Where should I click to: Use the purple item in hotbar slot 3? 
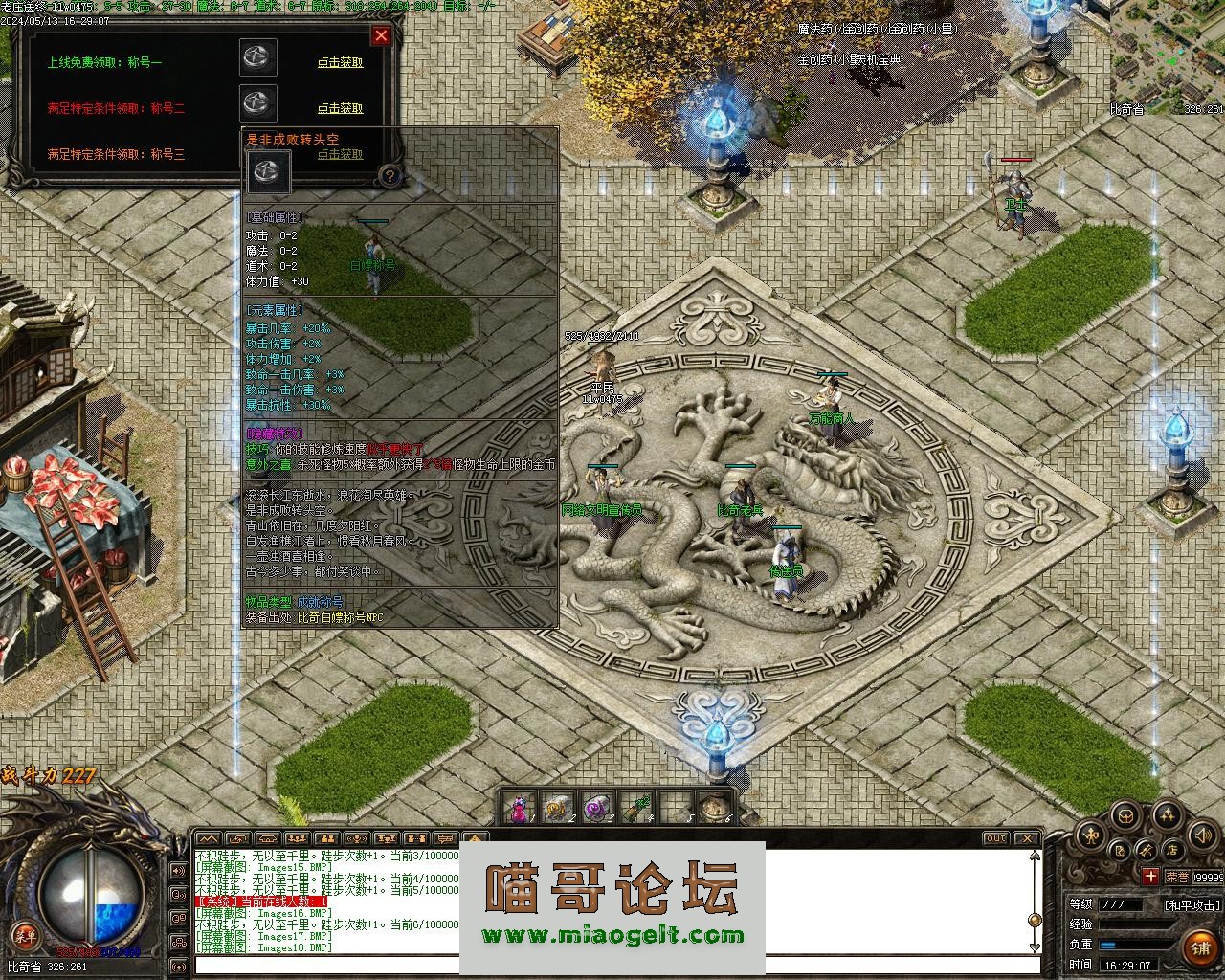pos(596,809)
